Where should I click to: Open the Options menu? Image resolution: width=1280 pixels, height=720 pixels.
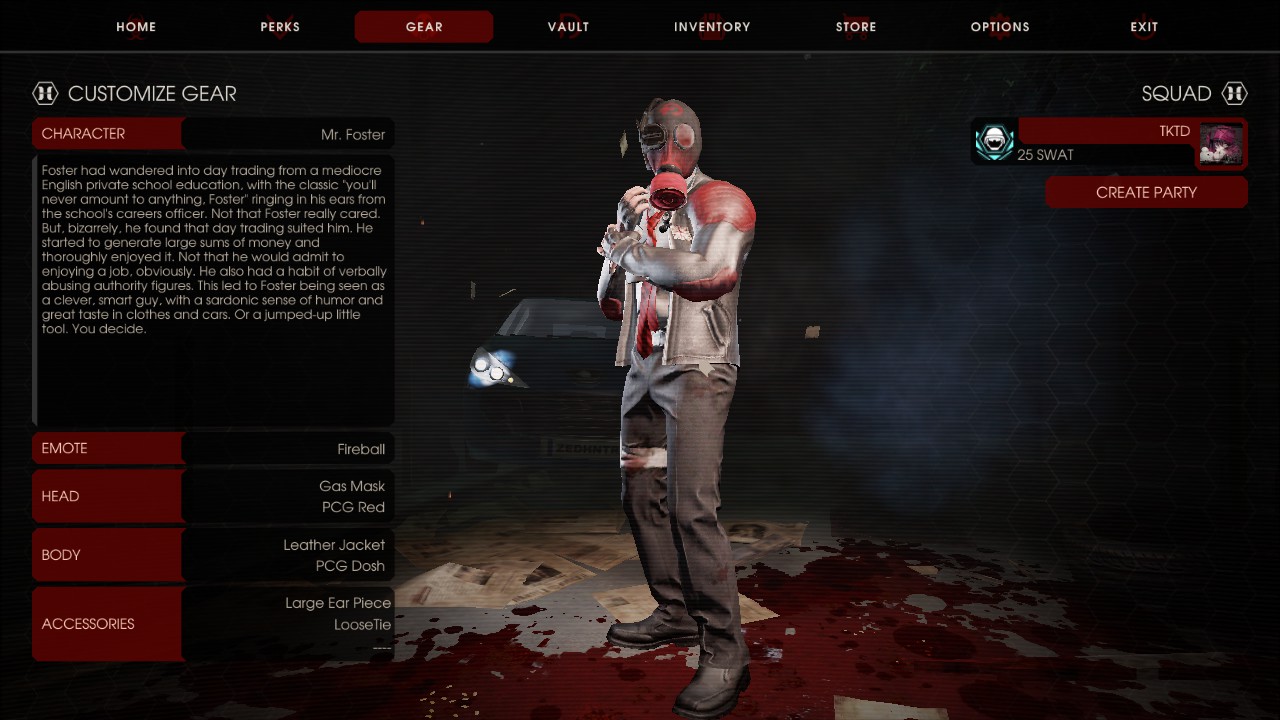click(x=1000, y=27)
